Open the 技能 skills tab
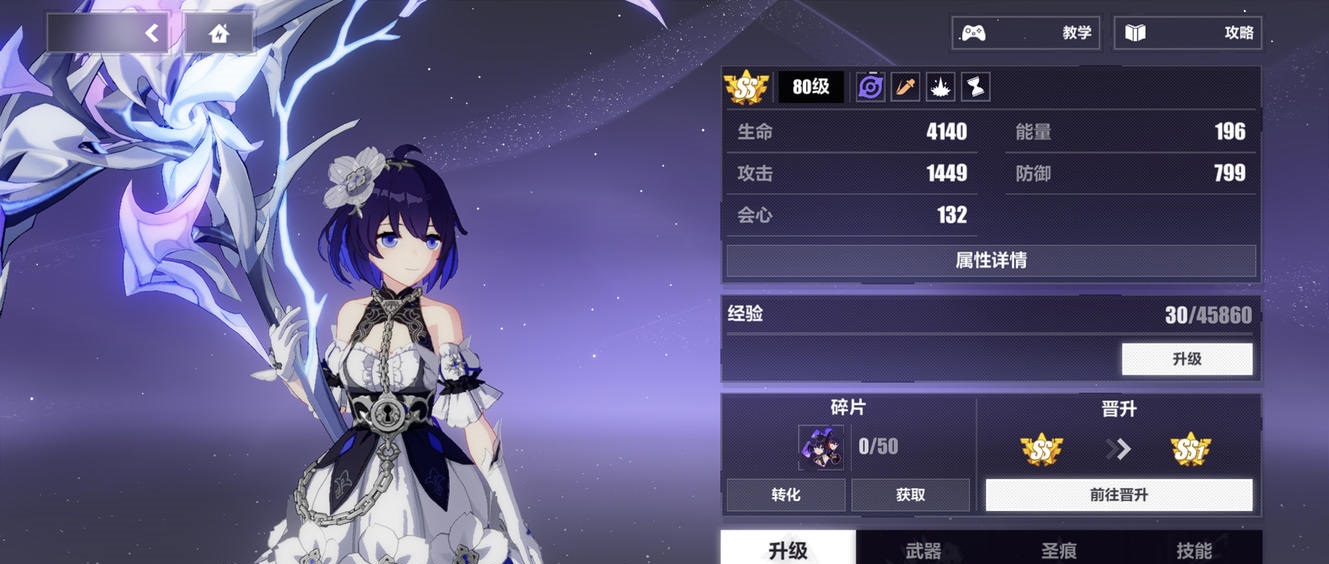1329x564 pixels. coord(1194,550)
